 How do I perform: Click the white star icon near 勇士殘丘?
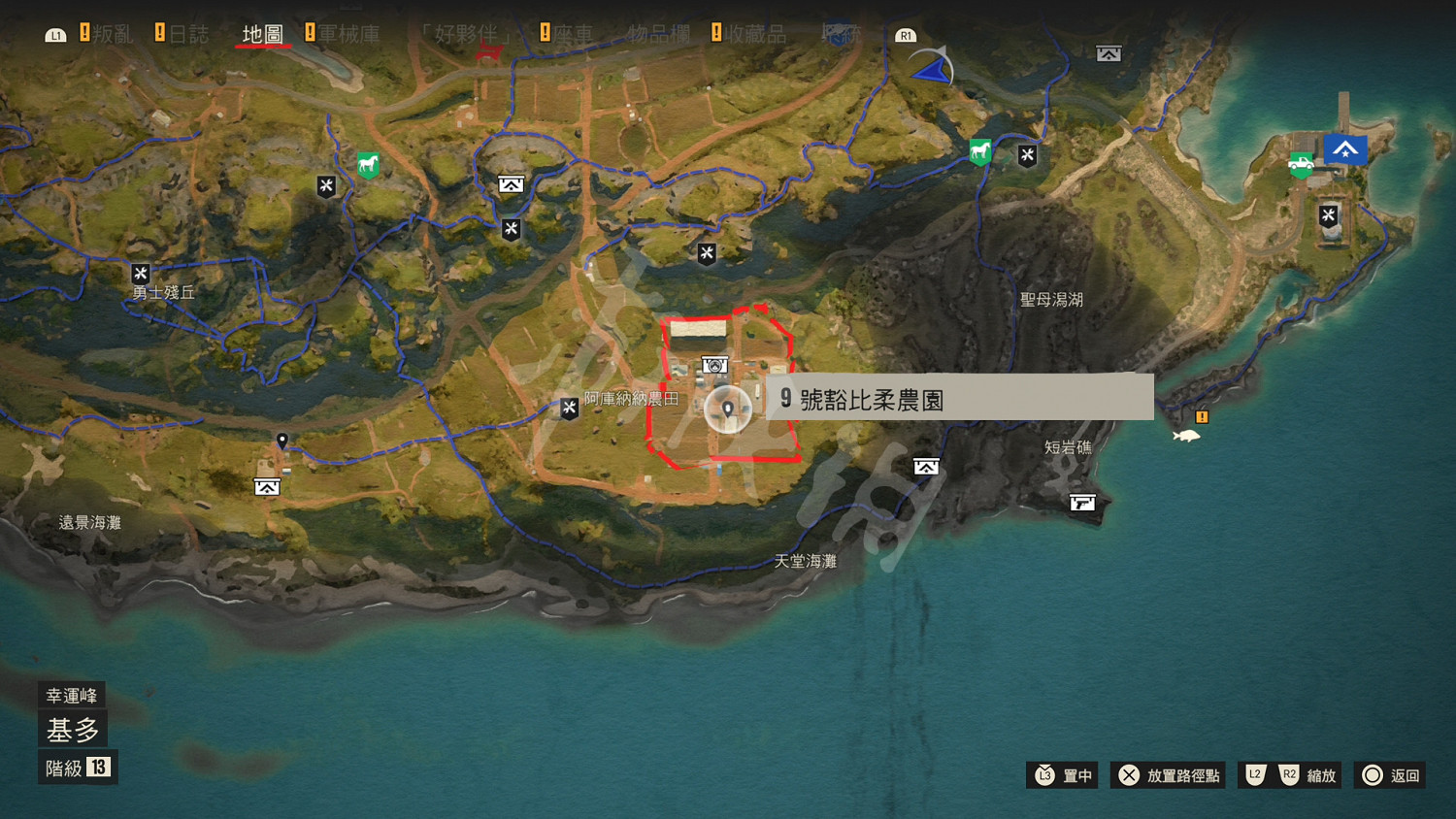140,274
